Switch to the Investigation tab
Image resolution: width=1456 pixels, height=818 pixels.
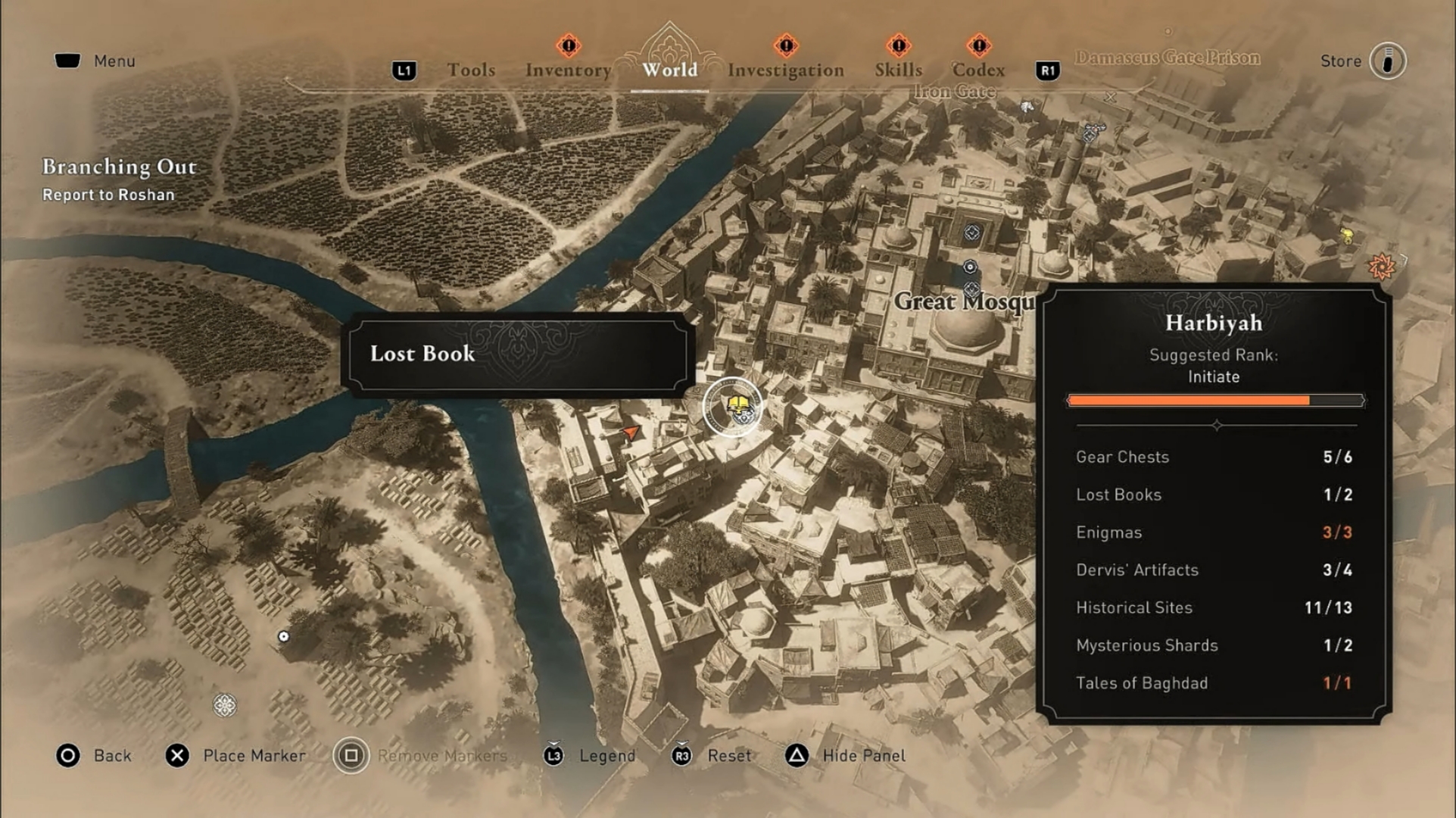pyautogui.click(x=786, y=69)
